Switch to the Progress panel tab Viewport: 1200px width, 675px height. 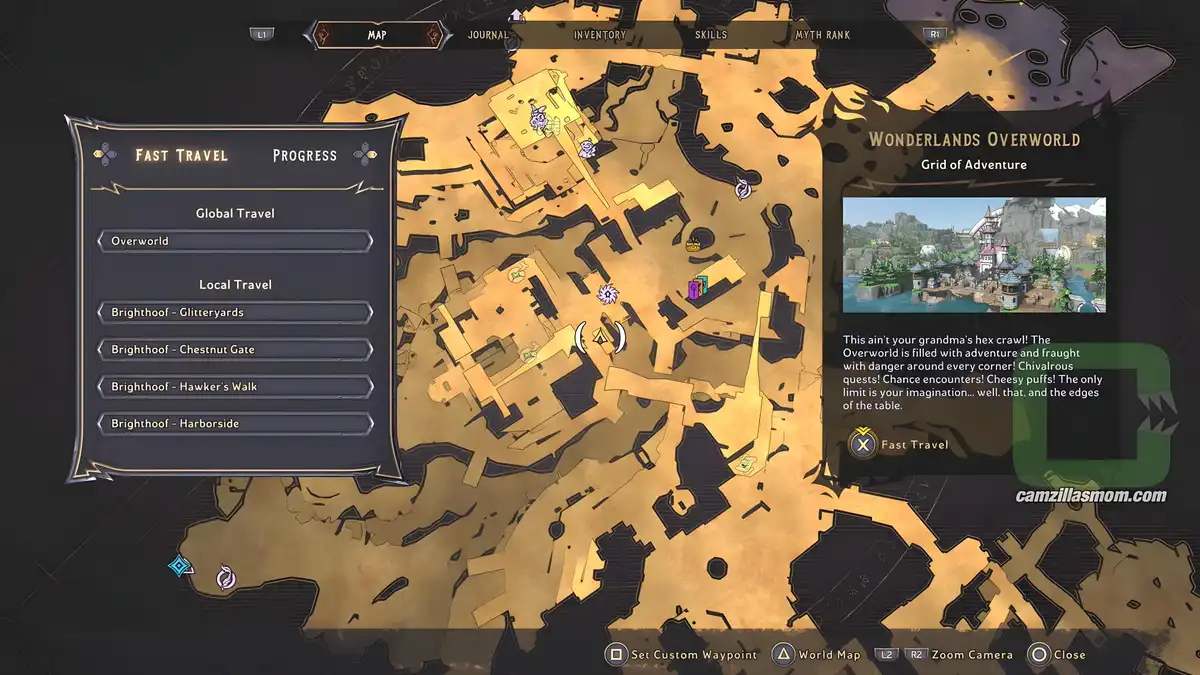point(304,156)
